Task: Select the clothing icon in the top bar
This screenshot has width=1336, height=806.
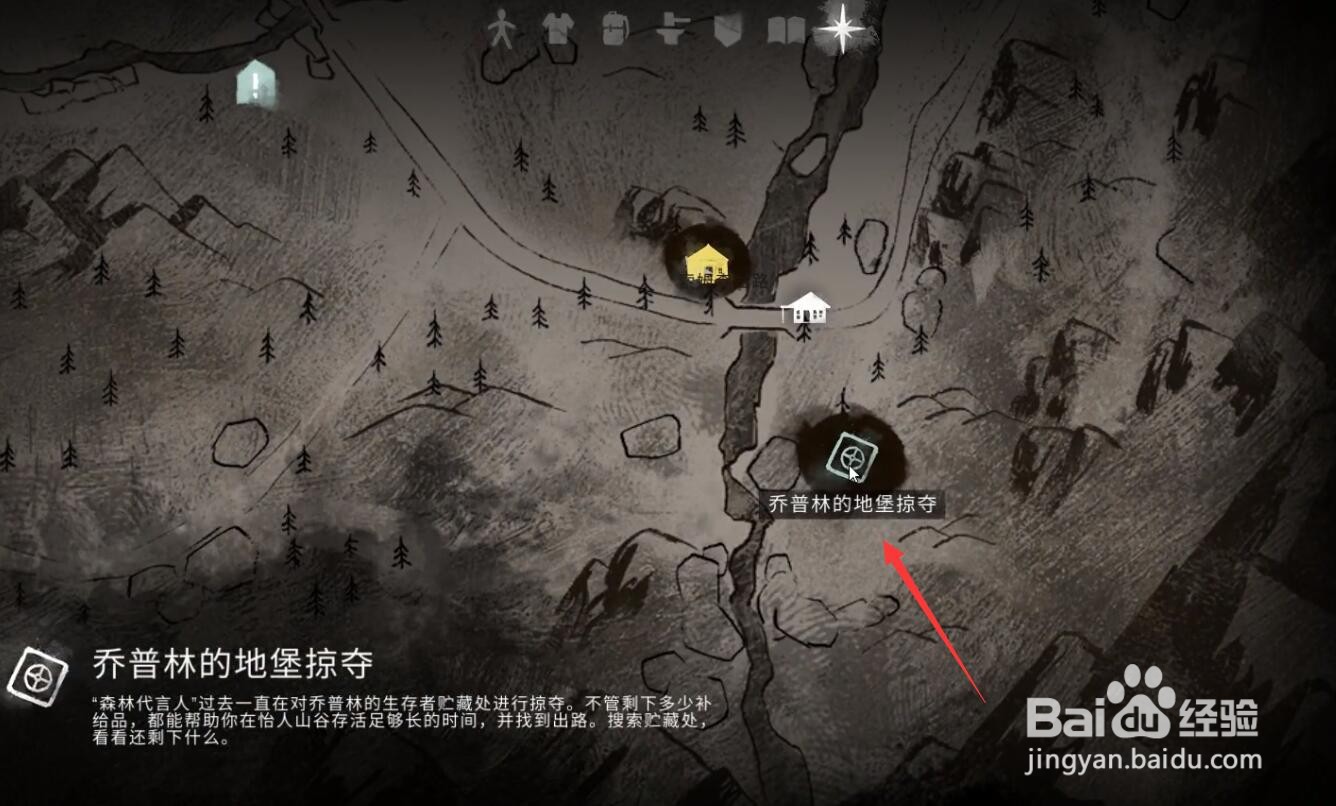Action: (x=560, y=28)
